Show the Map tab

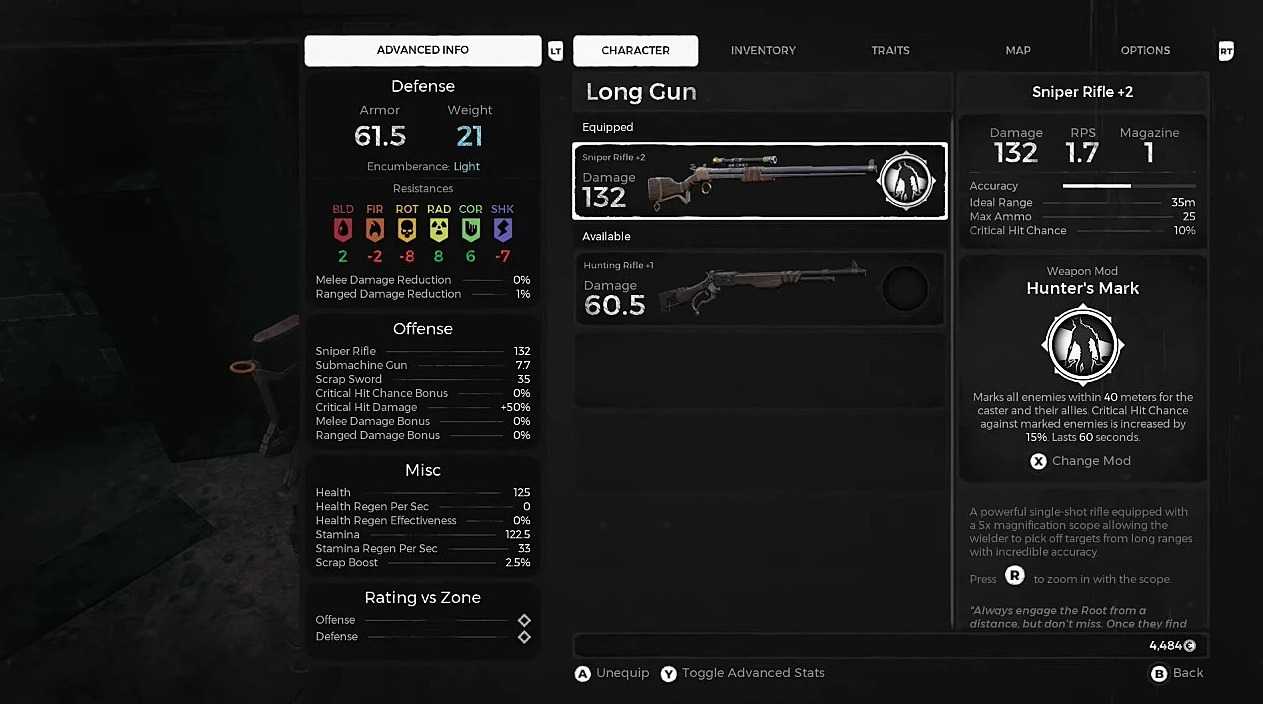pyautogui.click(x=1018, y=50)
